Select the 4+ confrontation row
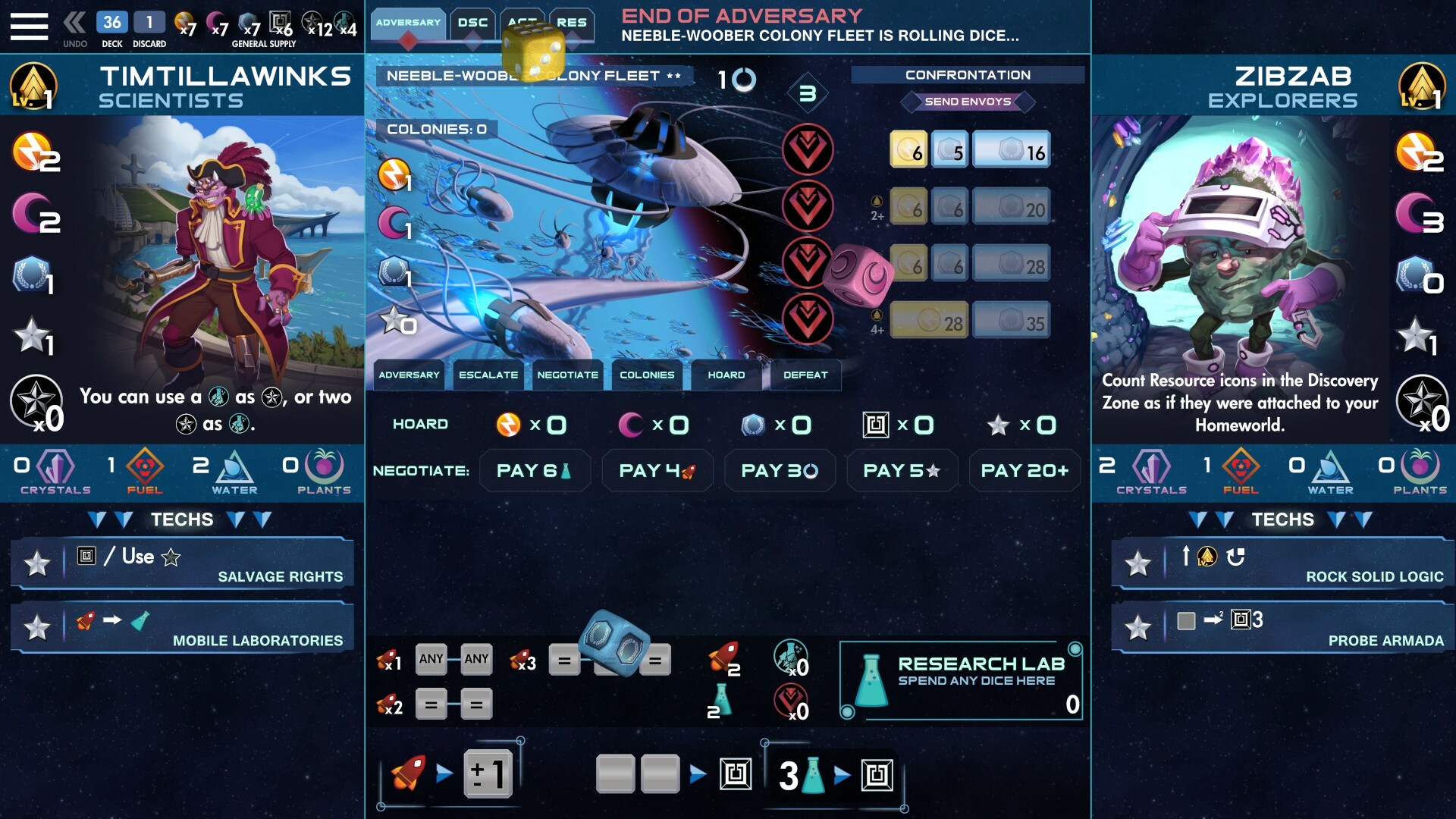Image resolution: width=1456 pixels, height=819 pixels. pos(930,319)
